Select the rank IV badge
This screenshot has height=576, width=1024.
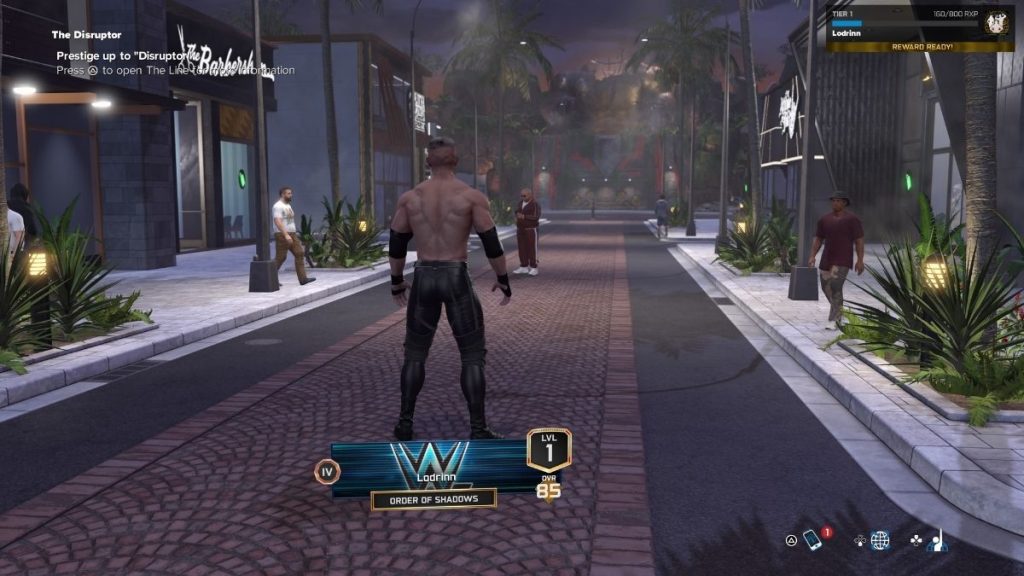pos(328,472)
